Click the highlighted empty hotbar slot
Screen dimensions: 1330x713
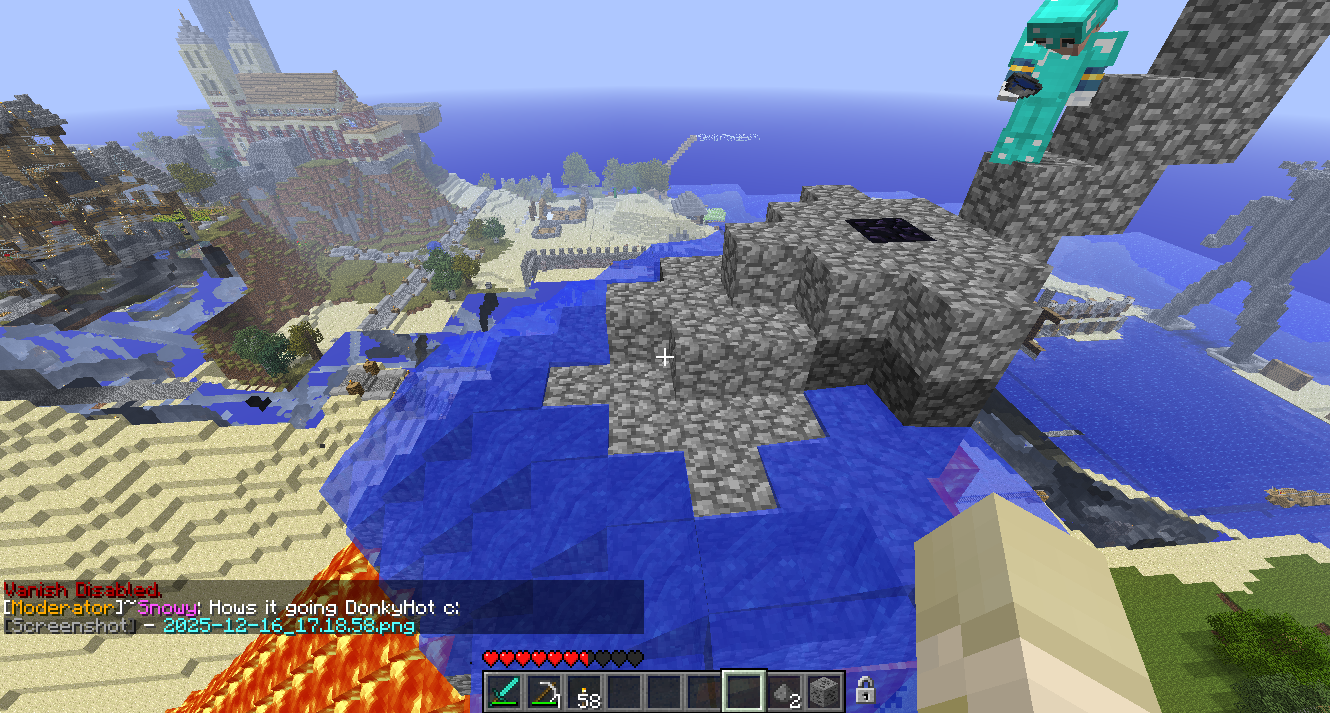(x=745, y=691)
